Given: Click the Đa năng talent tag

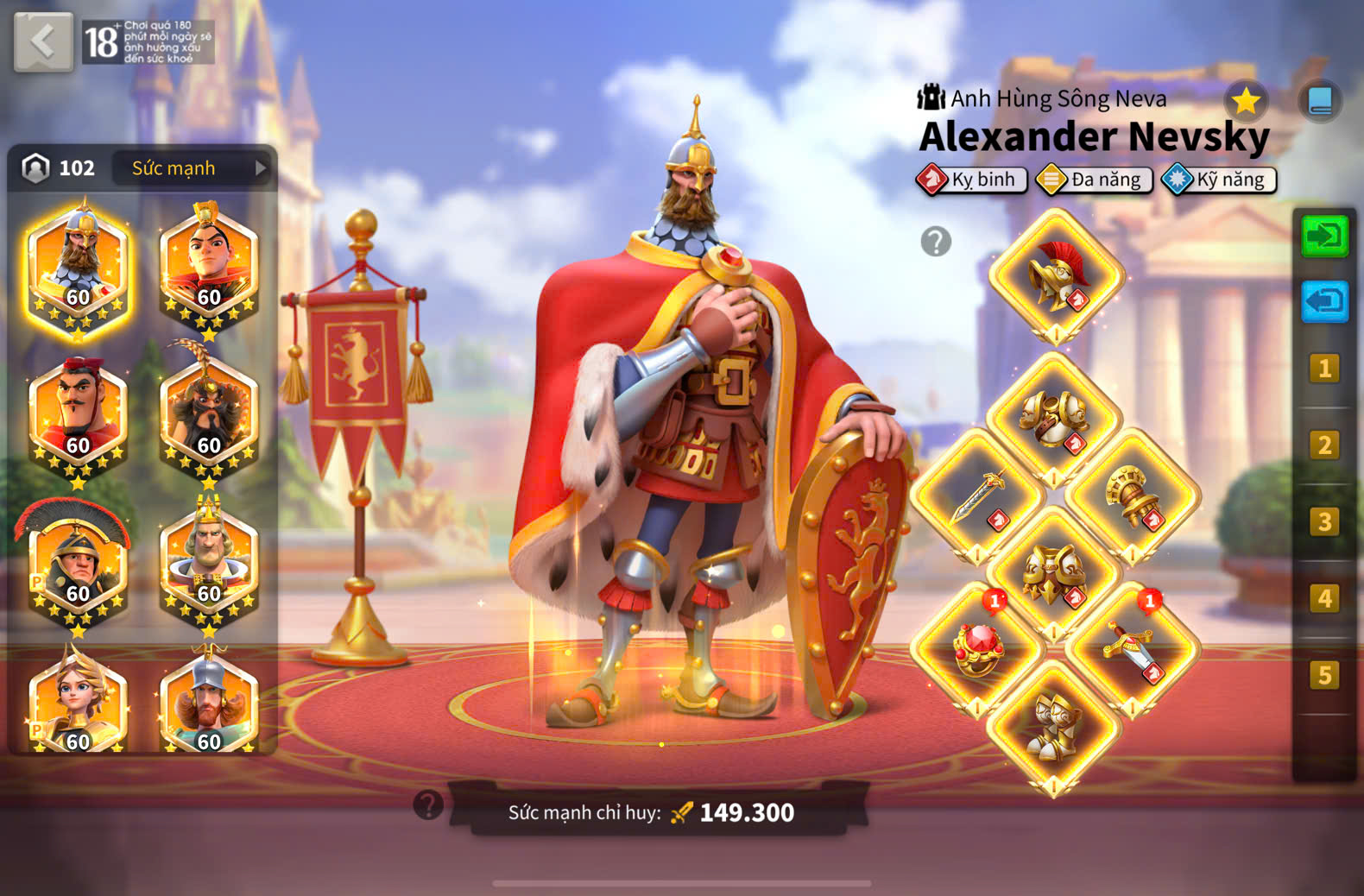Looking at the screenshot, I should pos(1096,180).
